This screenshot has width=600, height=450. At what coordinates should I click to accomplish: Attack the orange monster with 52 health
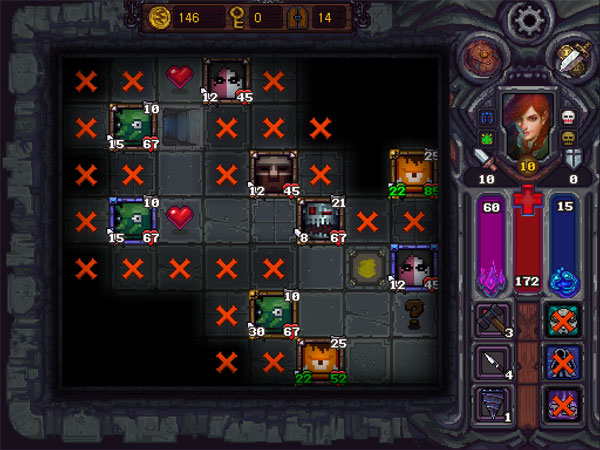click(x=320, y=360)
